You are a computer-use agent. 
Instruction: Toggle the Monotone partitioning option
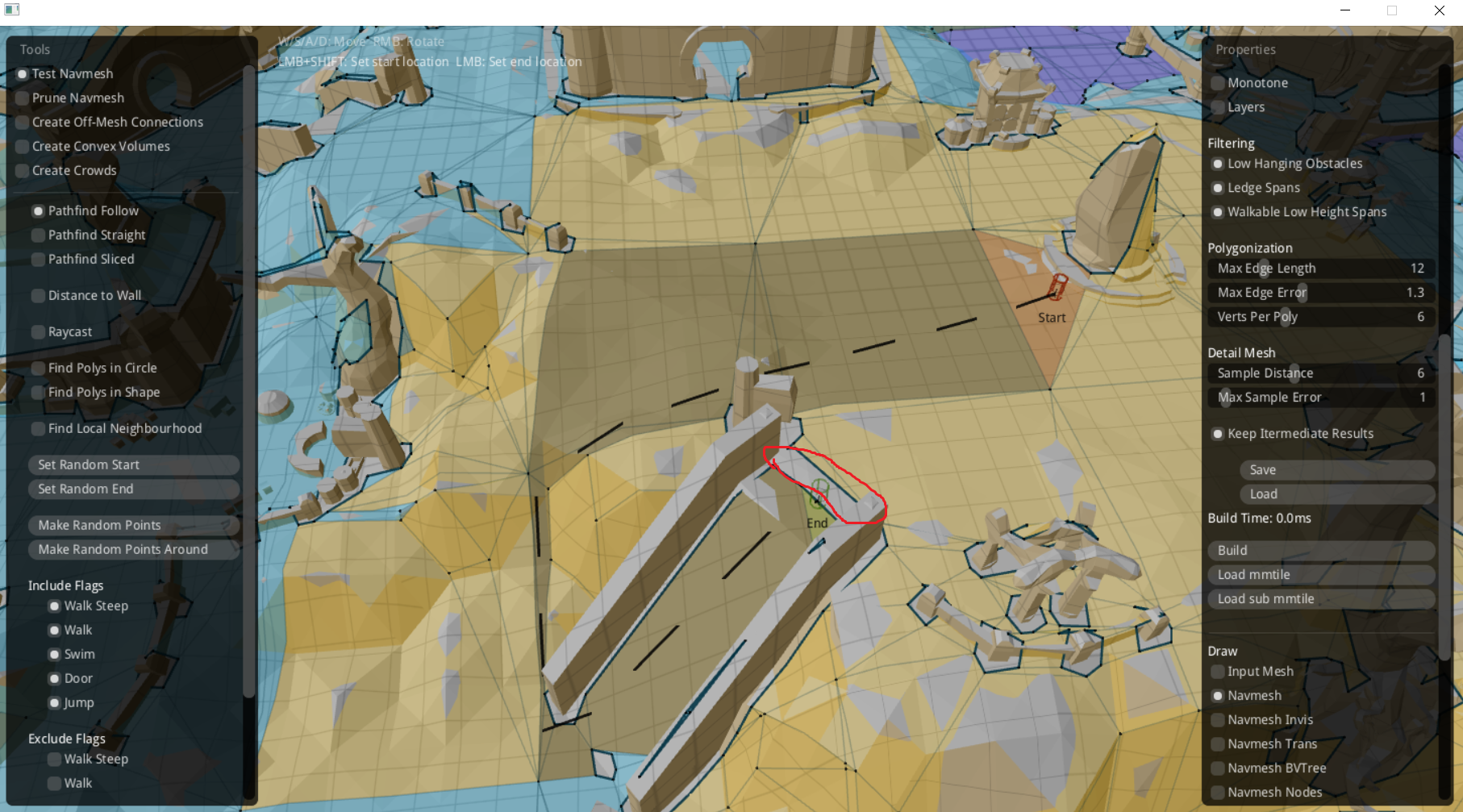pos(1218,82)
